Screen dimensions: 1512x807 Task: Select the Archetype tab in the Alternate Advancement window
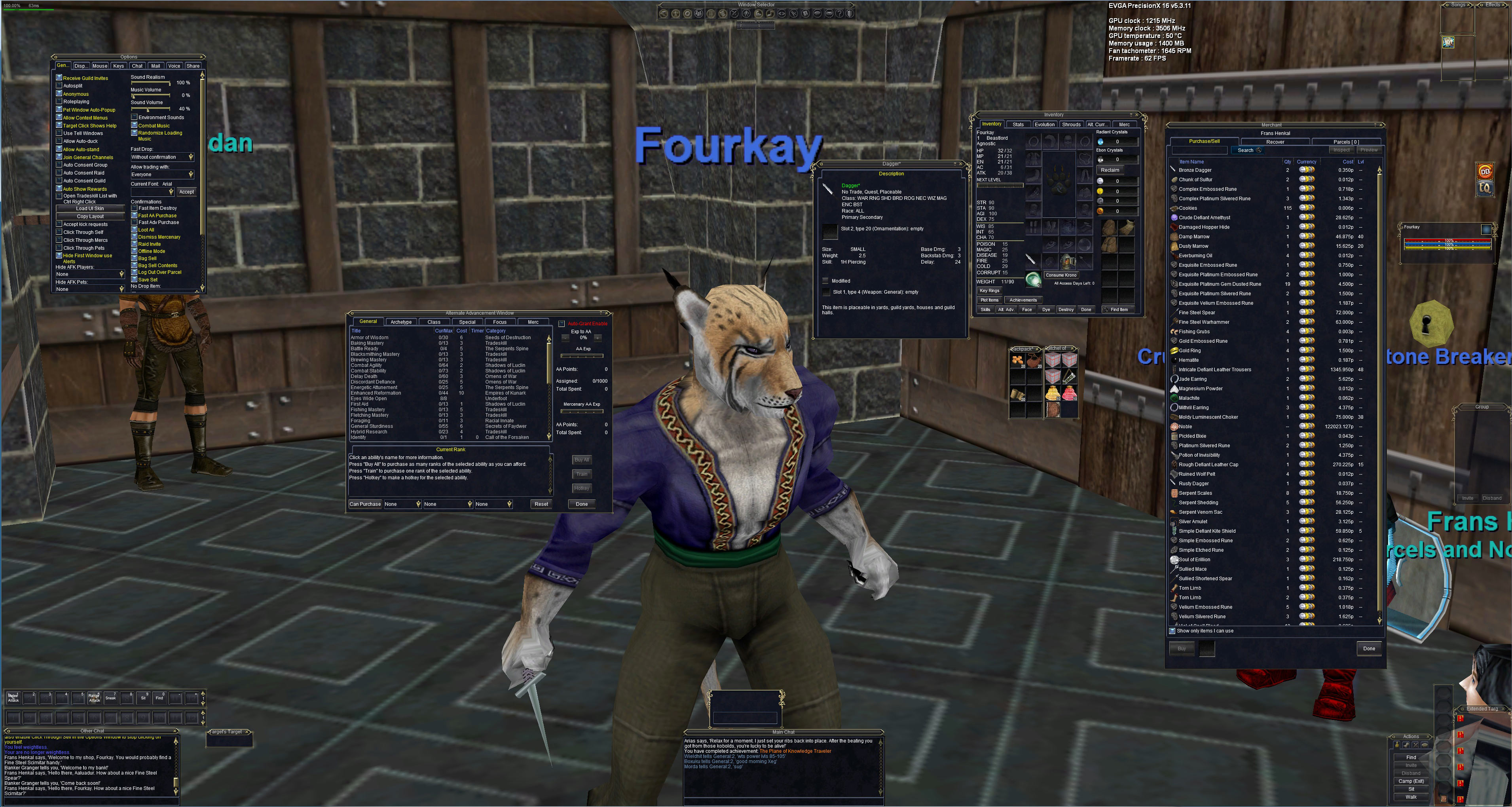coord(401,322)
